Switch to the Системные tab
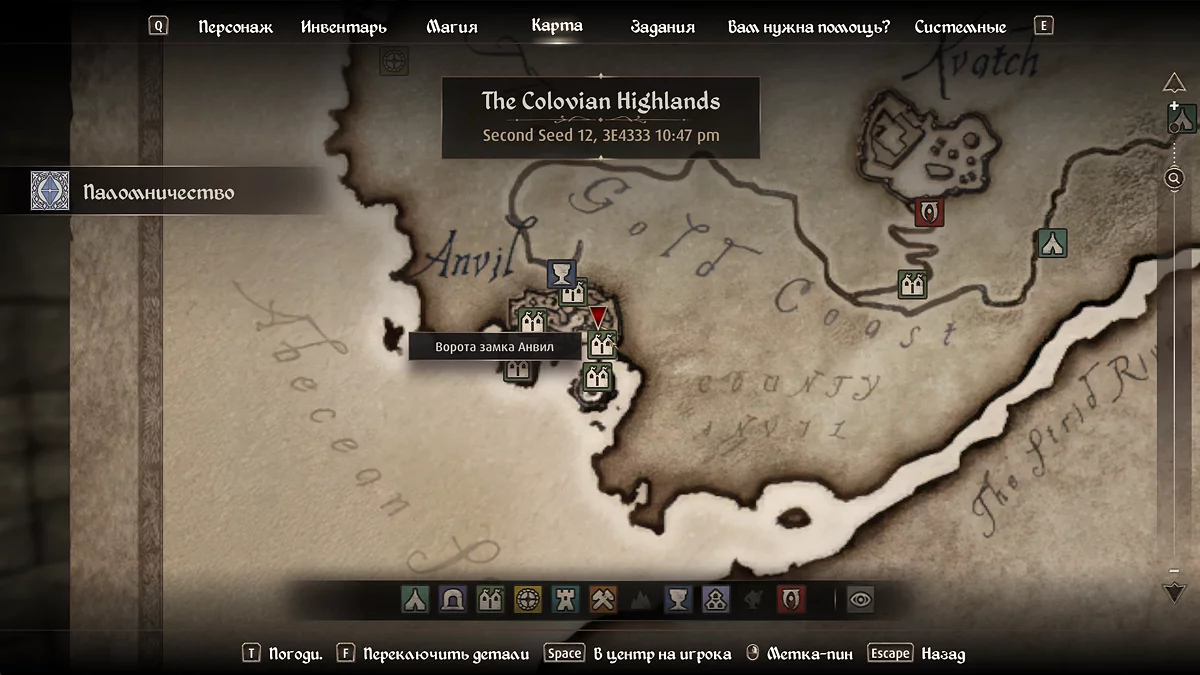The width and height of the screenshot is (1200, 675). [x=960, y=27]
